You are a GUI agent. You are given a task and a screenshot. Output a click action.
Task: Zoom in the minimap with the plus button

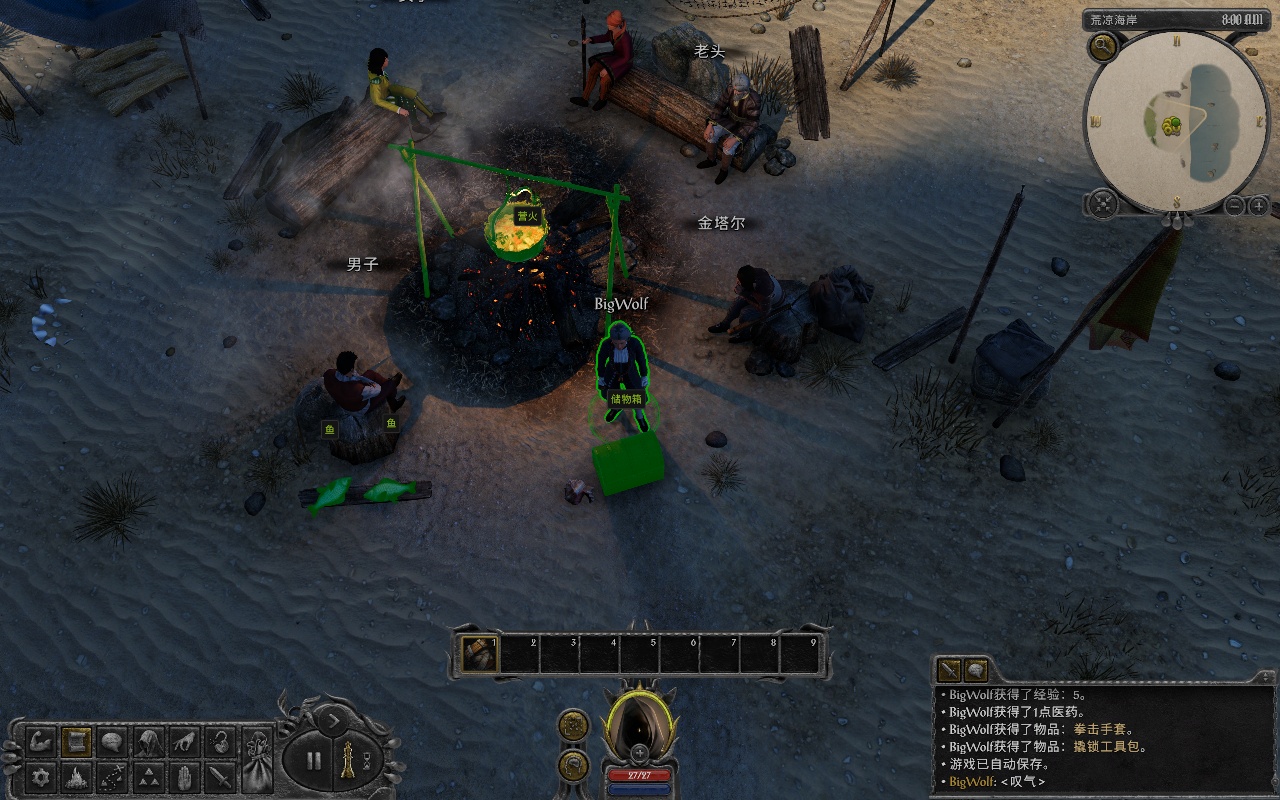1258,206
